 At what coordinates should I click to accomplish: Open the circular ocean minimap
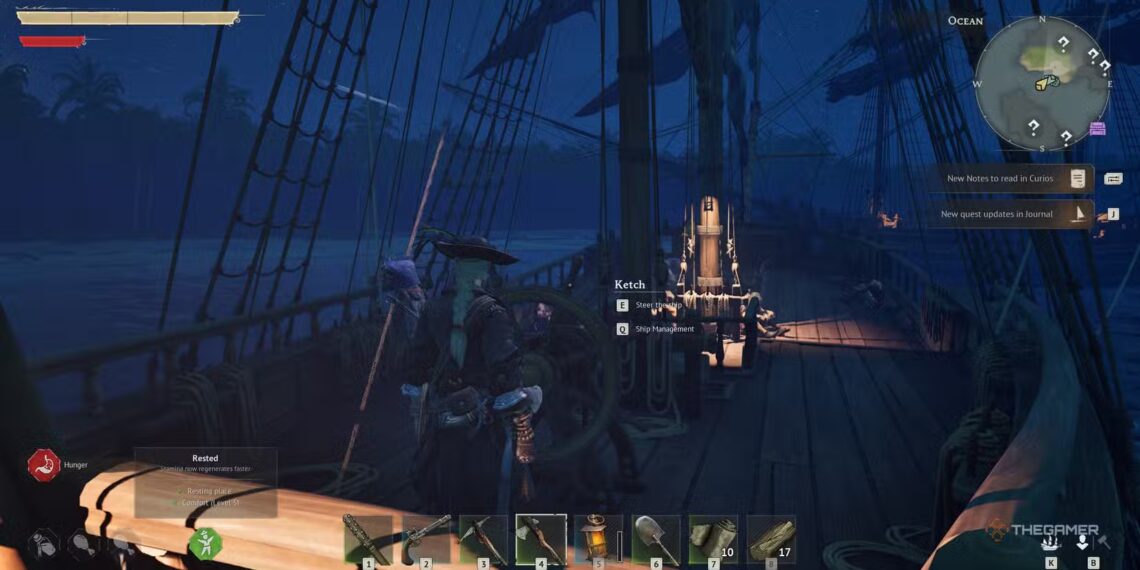1042,84
